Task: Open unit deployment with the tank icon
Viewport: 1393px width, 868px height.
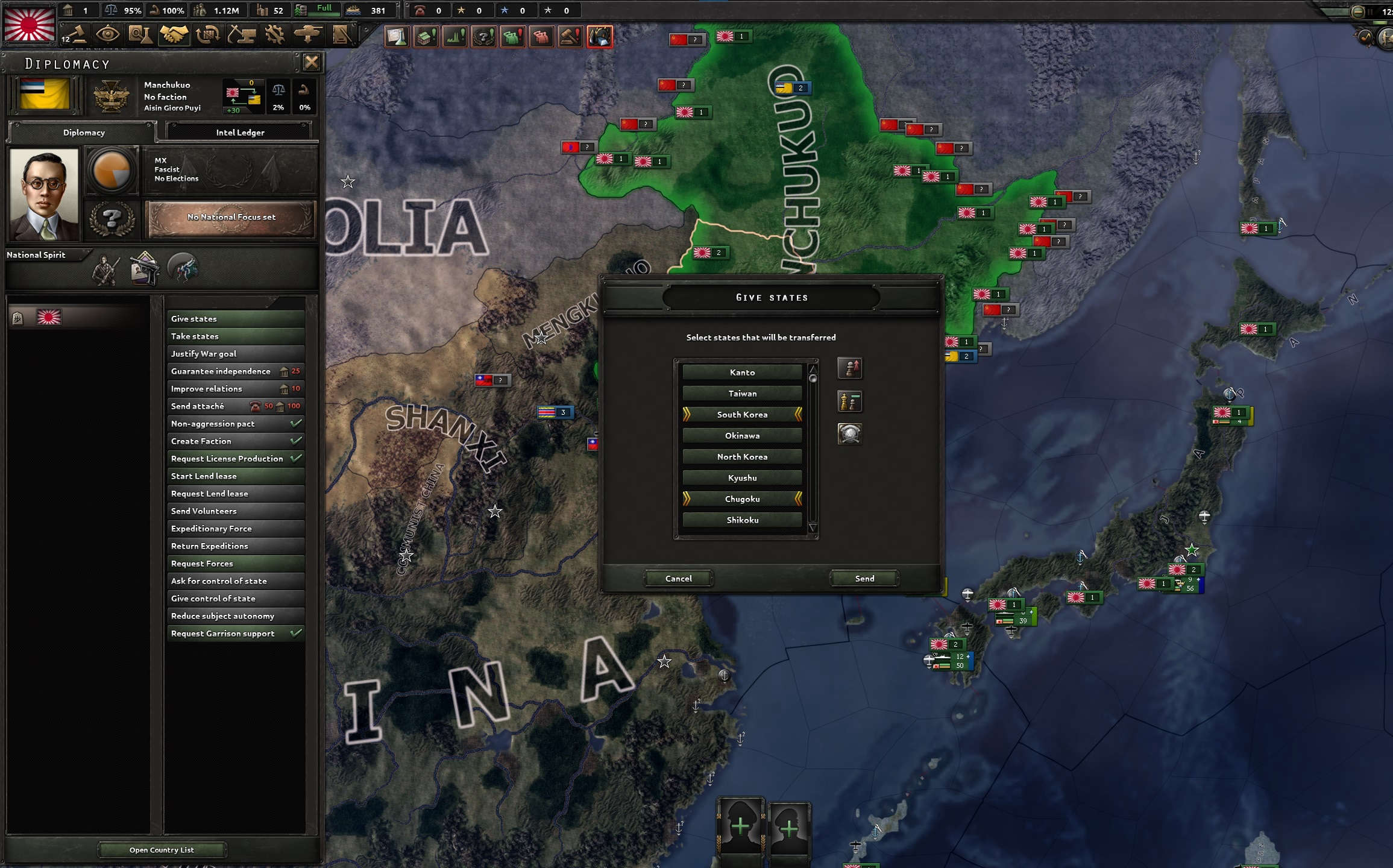Action: point(309,35)
